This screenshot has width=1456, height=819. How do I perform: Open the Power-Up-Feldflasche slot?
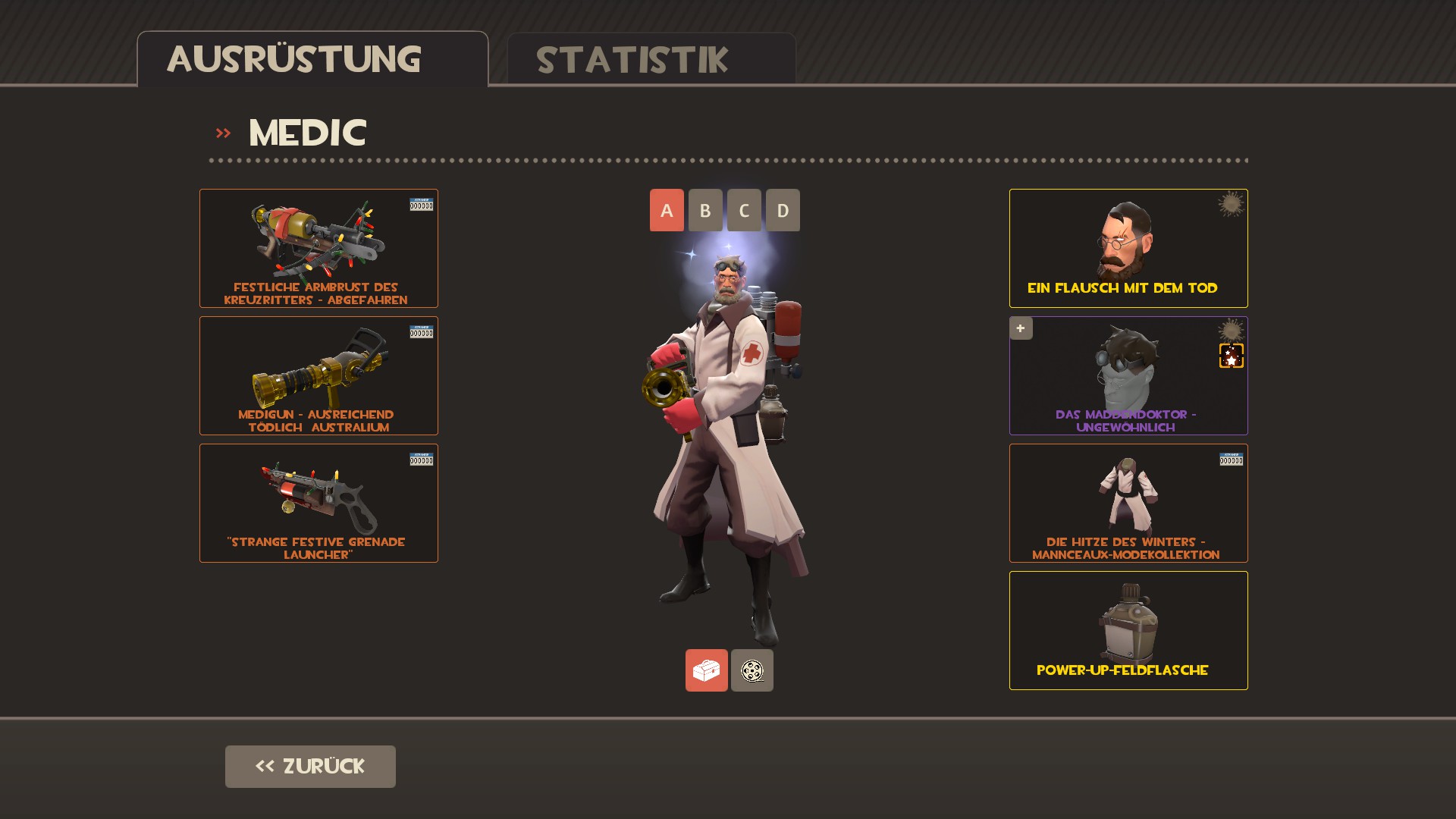[x=1128, y=630]
